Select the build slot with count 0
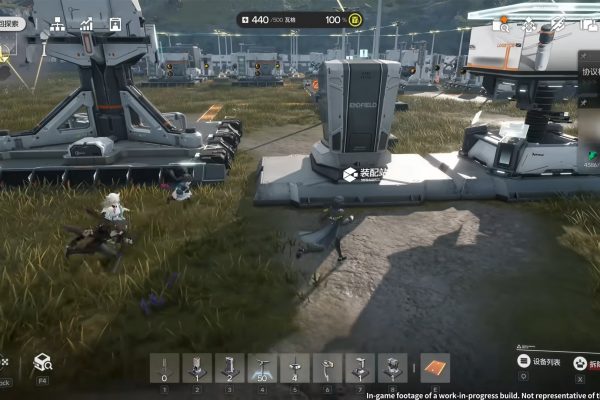Screen dimensions: 600x400 click(164, 367)
